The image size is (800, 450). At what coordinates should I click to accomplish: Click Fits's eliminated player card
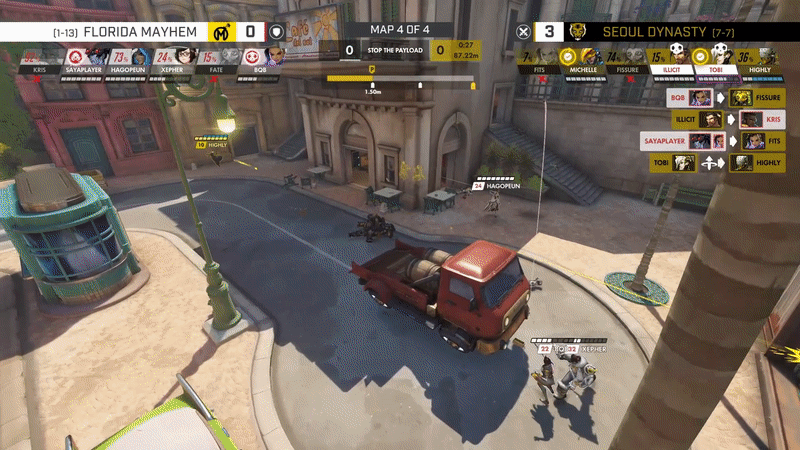tap(539, 58)
